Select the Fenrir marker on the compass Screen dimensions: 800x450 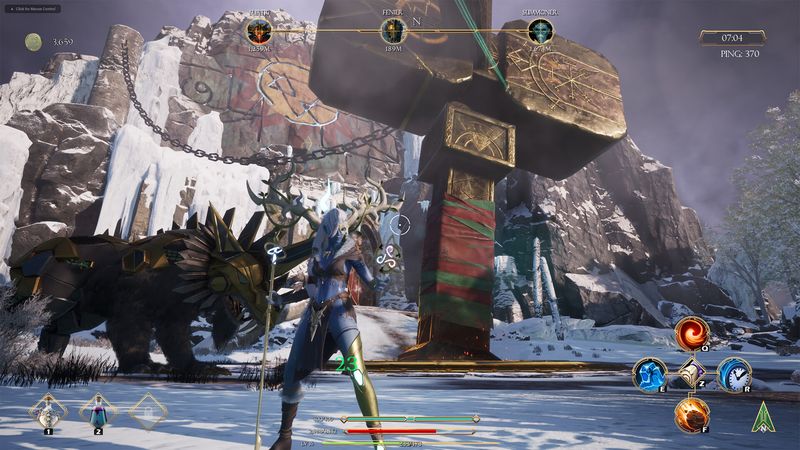click(x=393, y=31)
